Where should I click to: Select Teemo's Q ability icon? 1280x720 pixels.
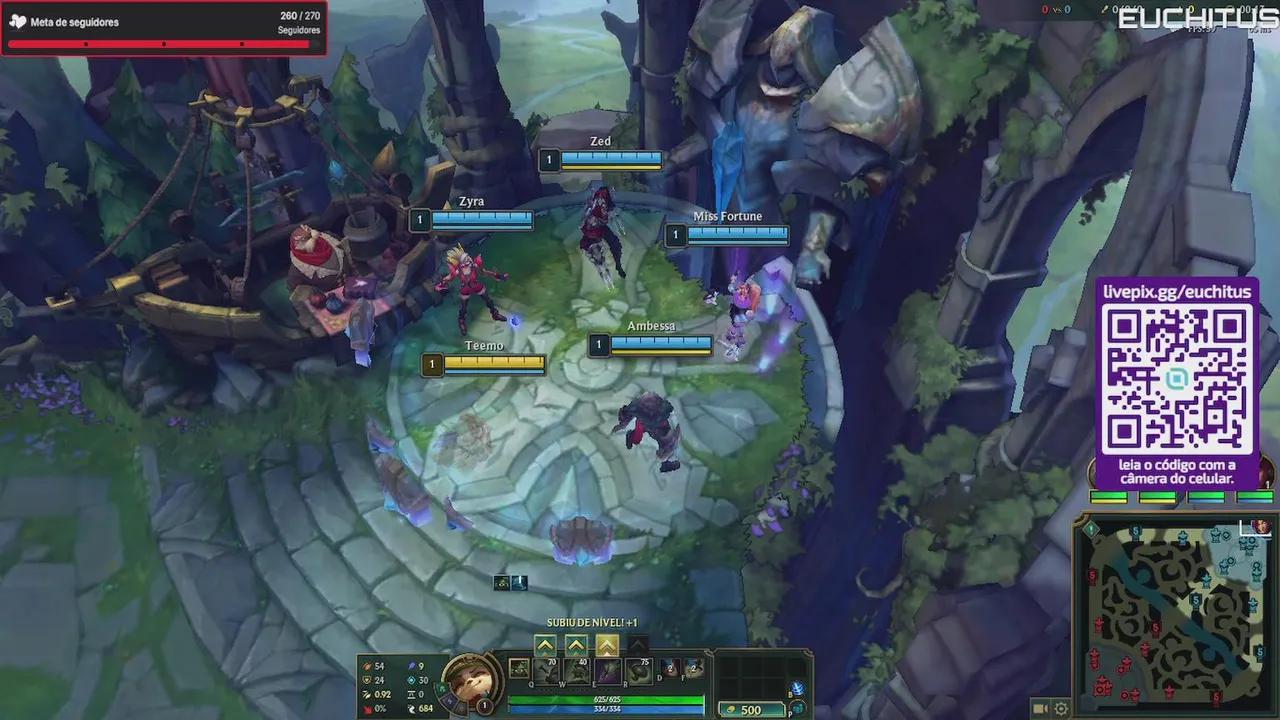click(545, 671)
